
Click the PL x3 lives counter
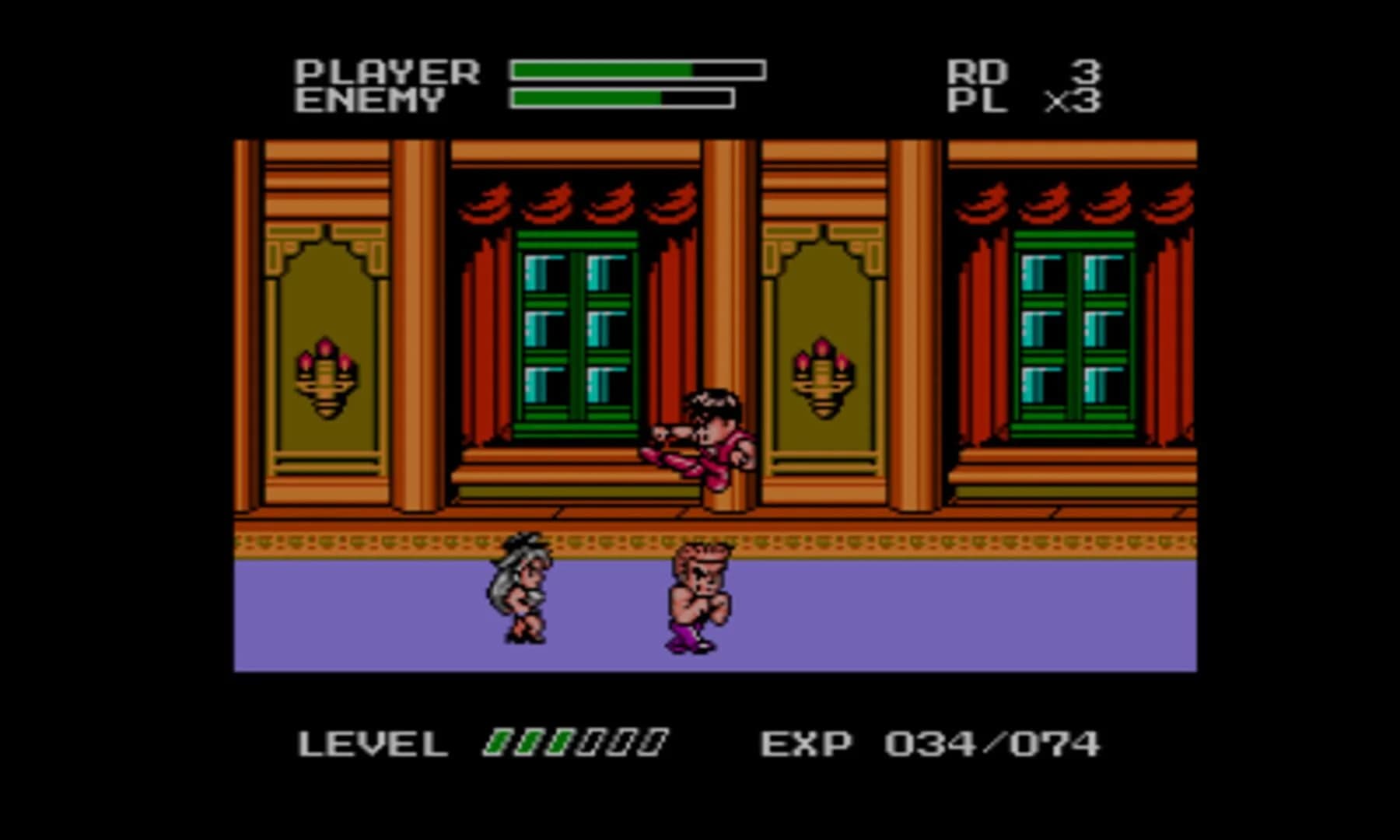(x=1027, y=101)
